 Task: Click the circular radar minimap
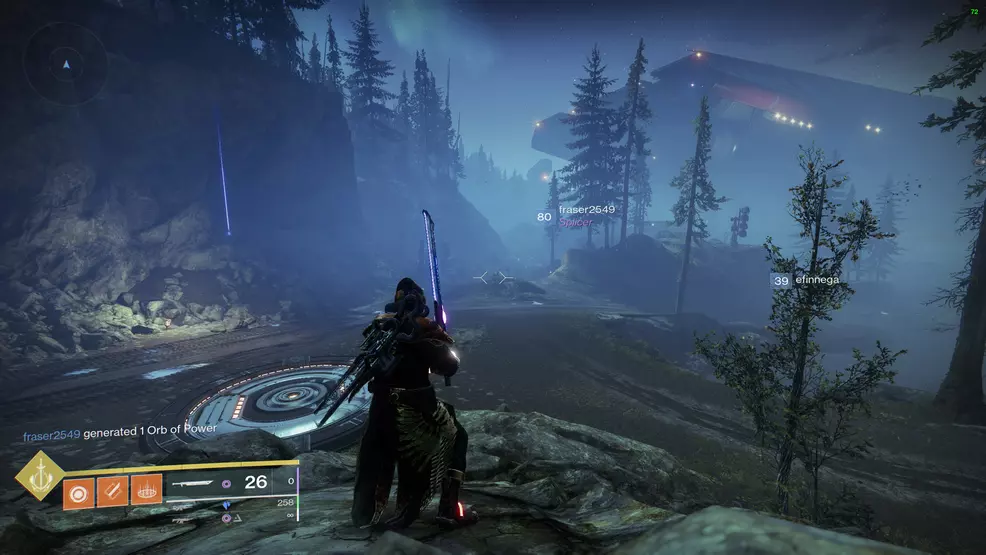(x=66, y=64)
